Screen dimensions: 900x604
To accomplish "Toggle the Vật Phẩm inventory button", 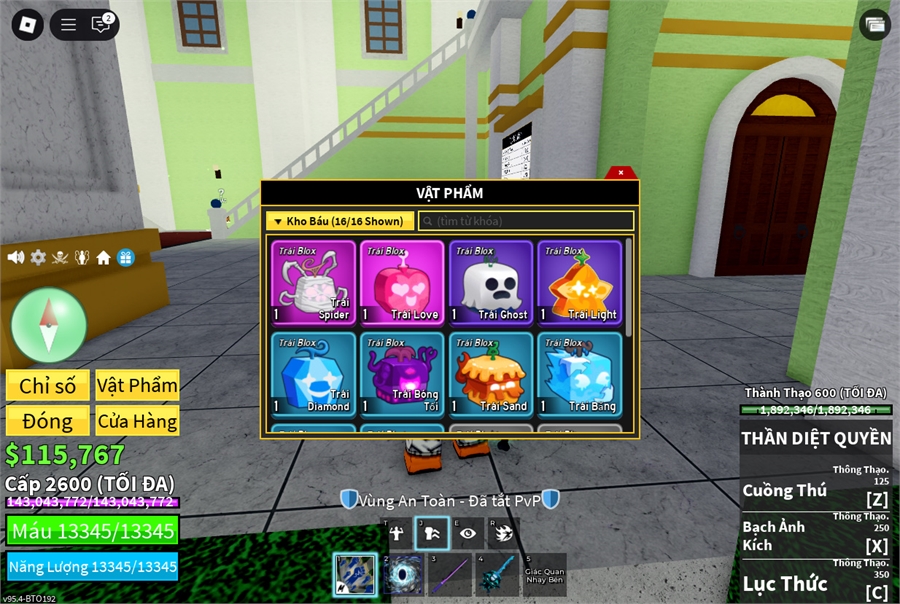I will [x=137, y=386].
